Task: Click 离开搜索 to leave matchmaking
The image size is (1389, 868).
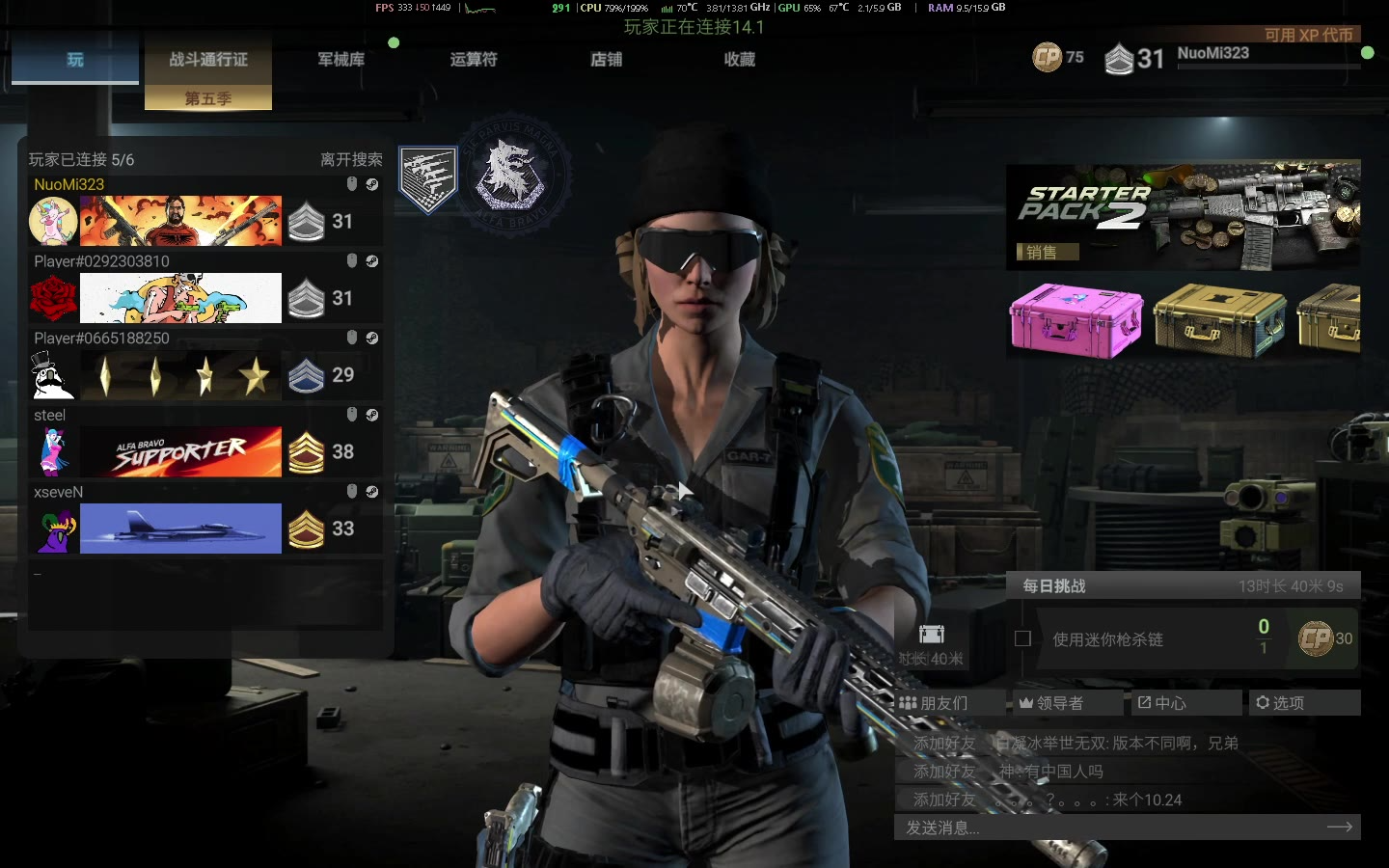Action: point(351,160)
